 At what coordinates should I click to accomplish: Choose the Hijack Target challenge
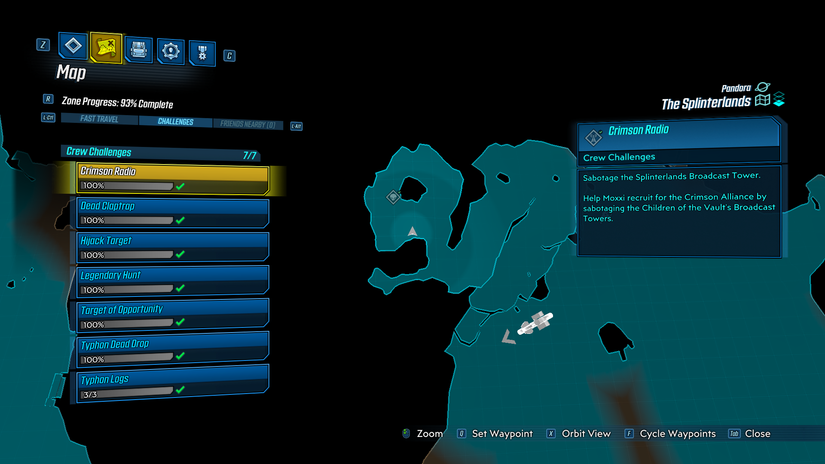tap(172, 247)
